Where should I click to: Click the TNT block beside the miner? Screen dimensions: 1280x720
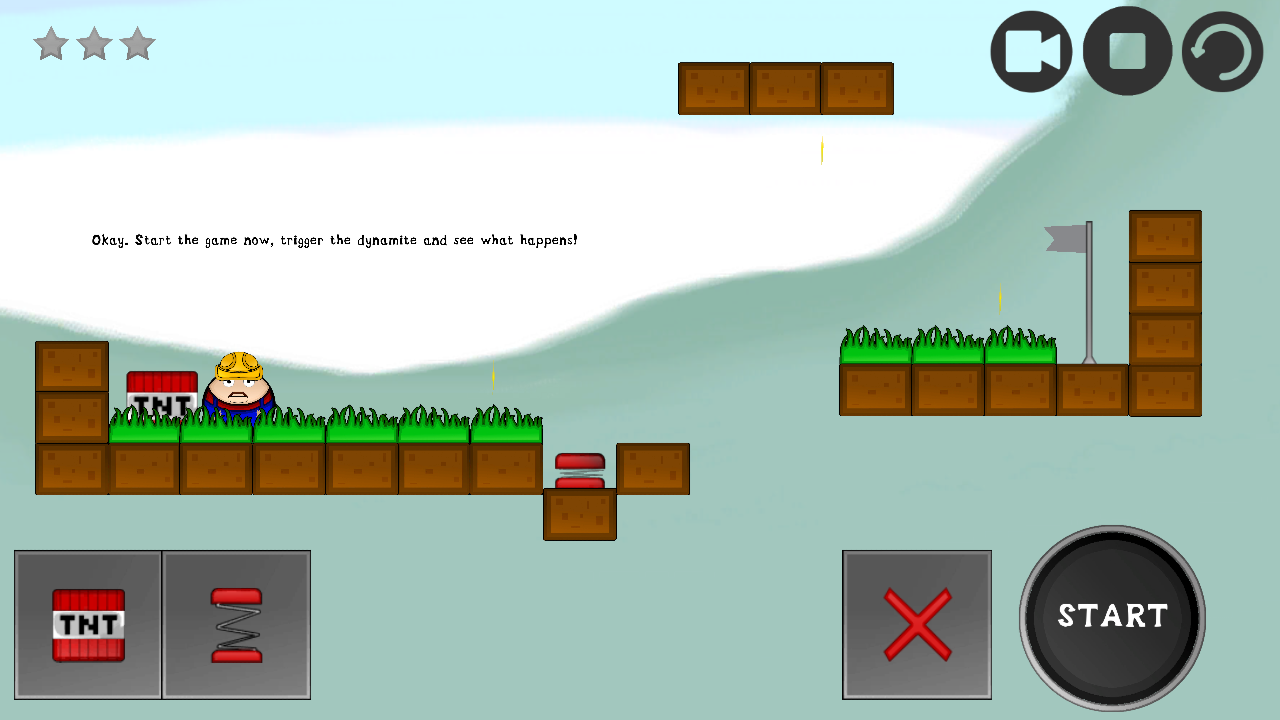(x=162, y=394)
